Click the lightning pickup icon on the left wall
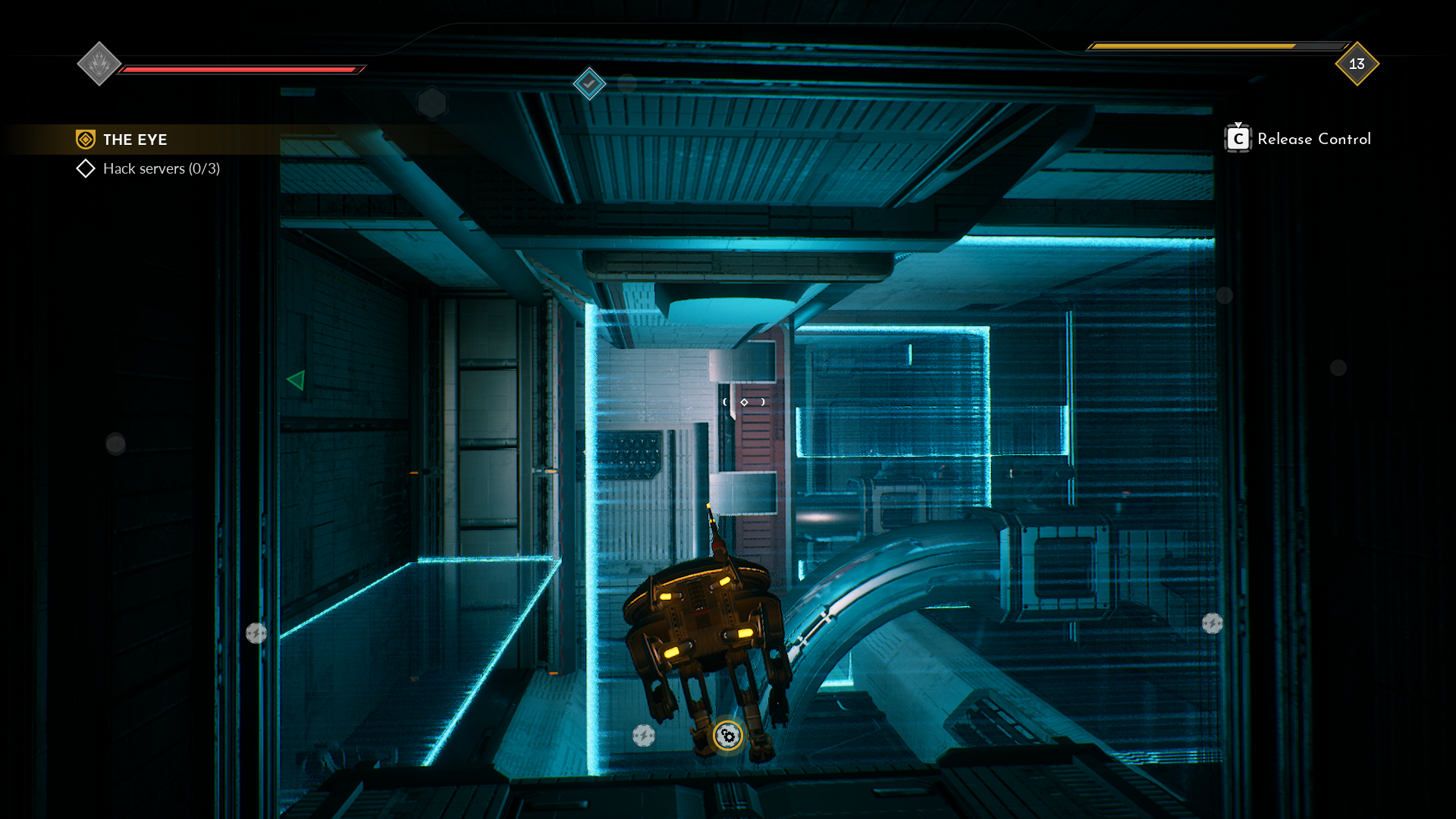Image resolution: width=1456 pixels, height=819 pixels. coord(256,632)
